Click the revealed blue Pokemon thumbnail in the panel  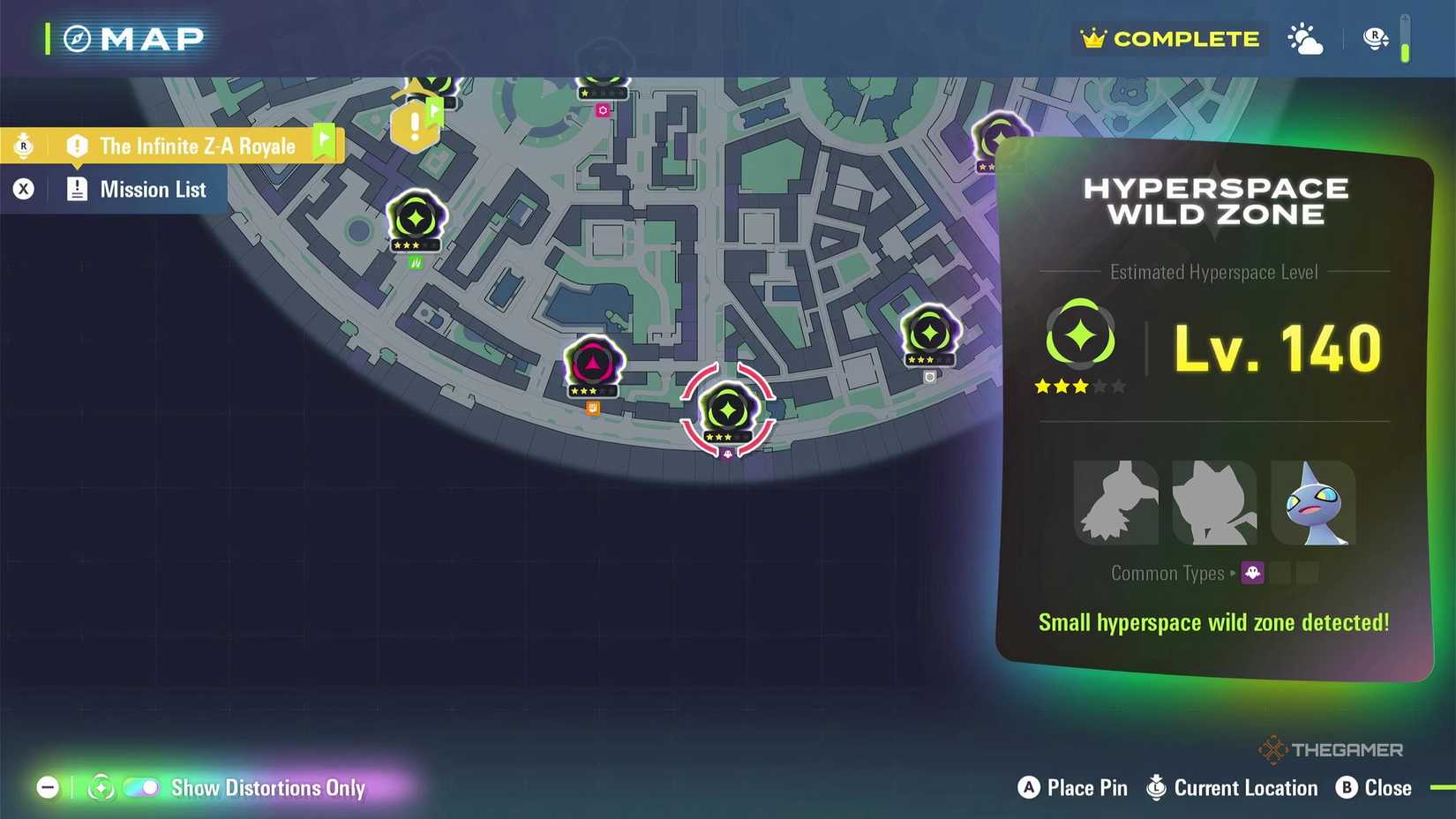click(1314, 503)
